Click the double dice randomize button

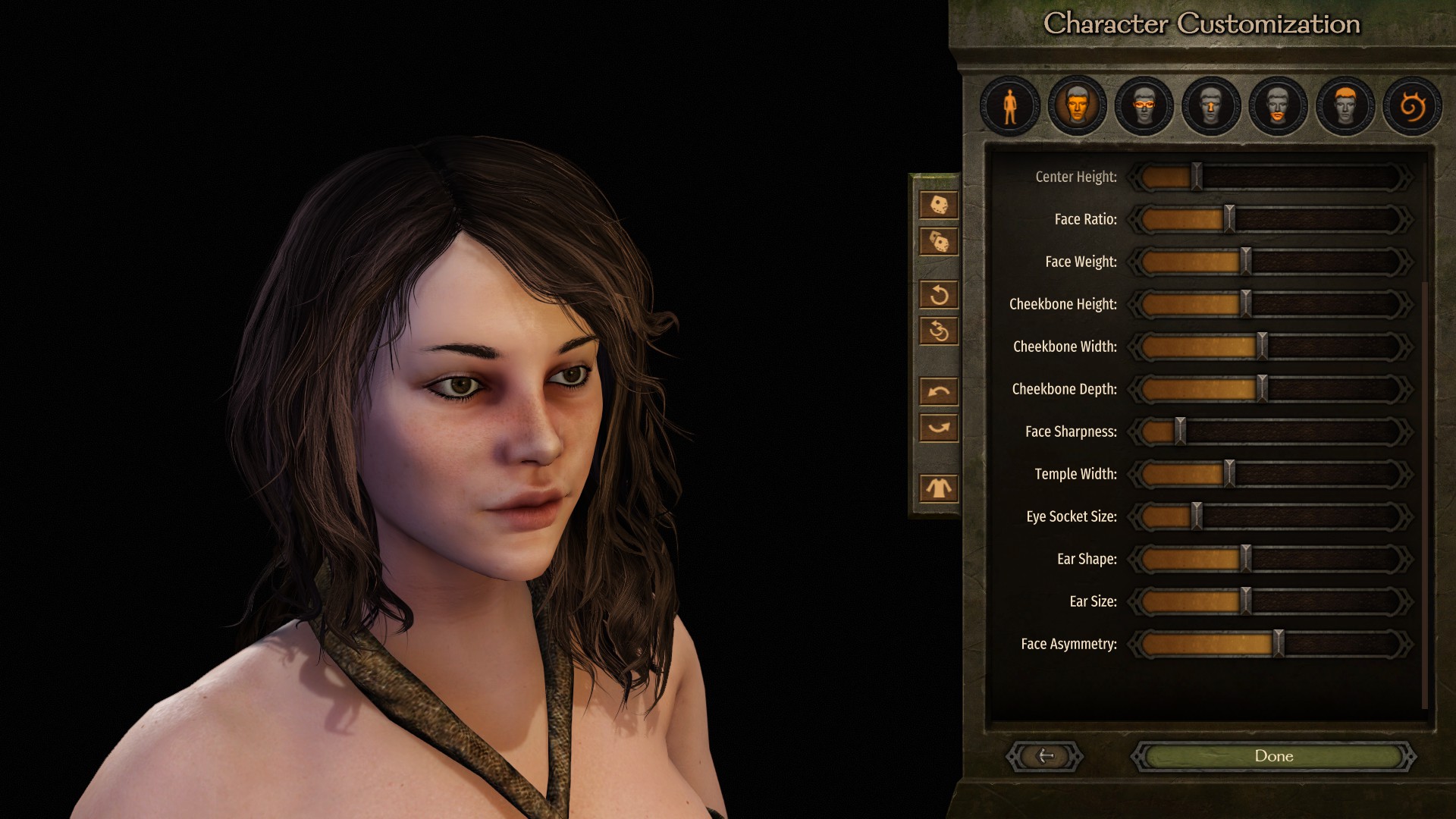pos(939,242)
